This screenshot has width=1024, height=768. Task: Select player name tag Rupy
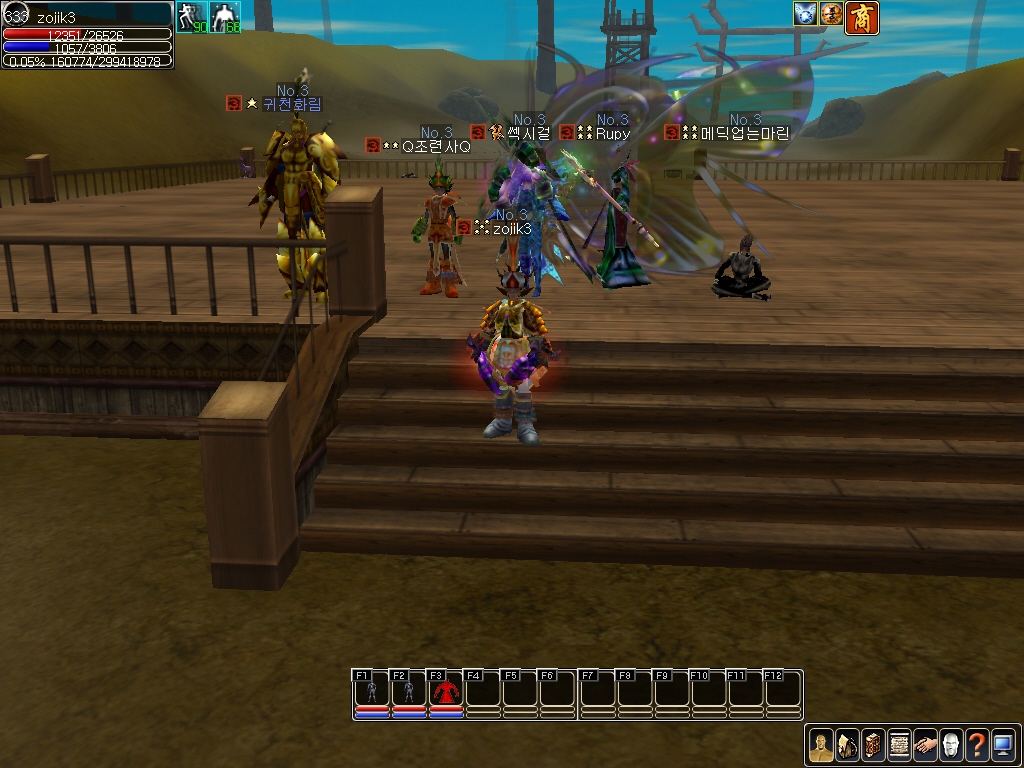click(x=612, y=133)
